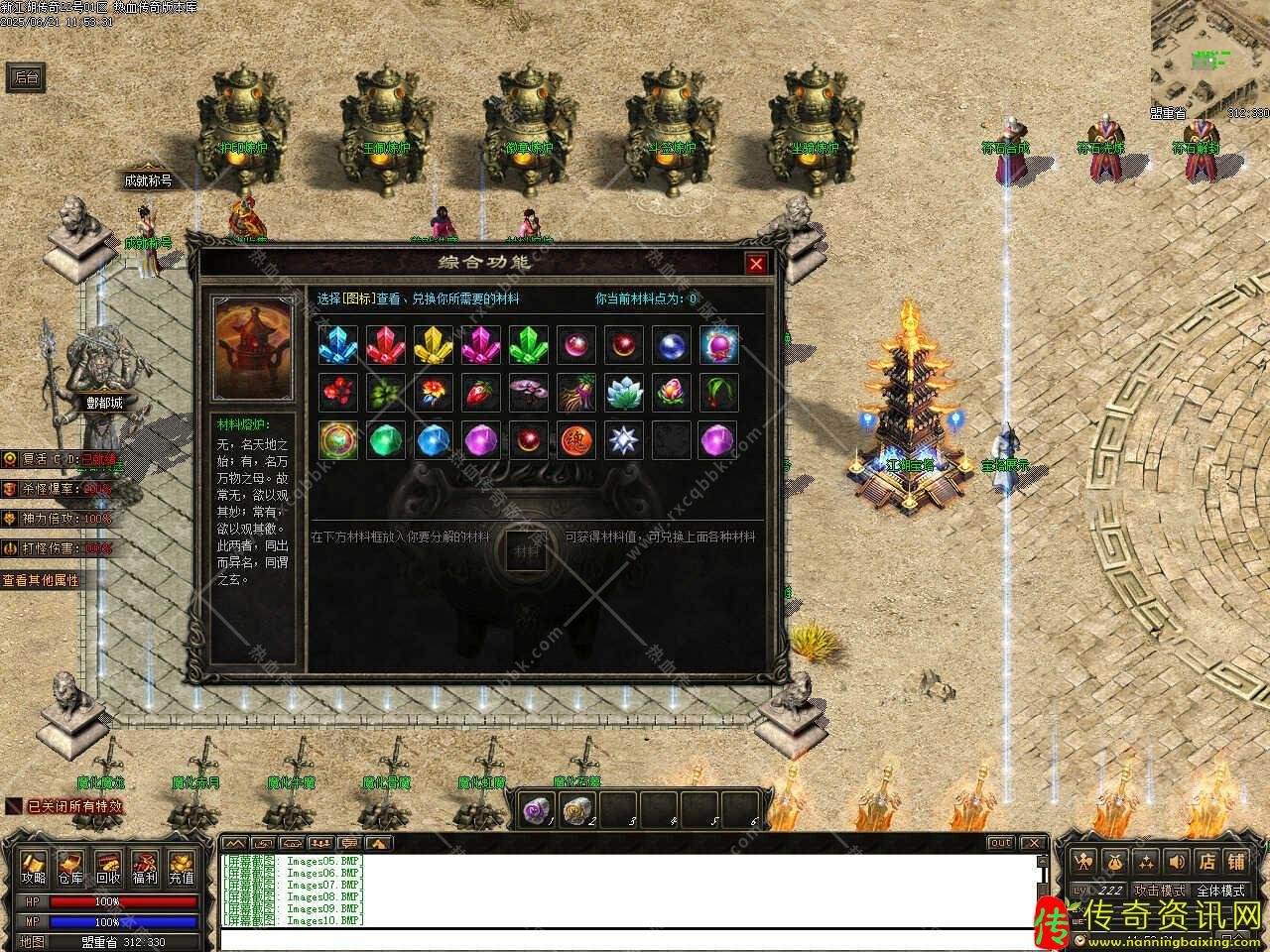Show 查看其他属性 other attributes
Viewport: 1270px width, 952px height.
coord(42,580)
